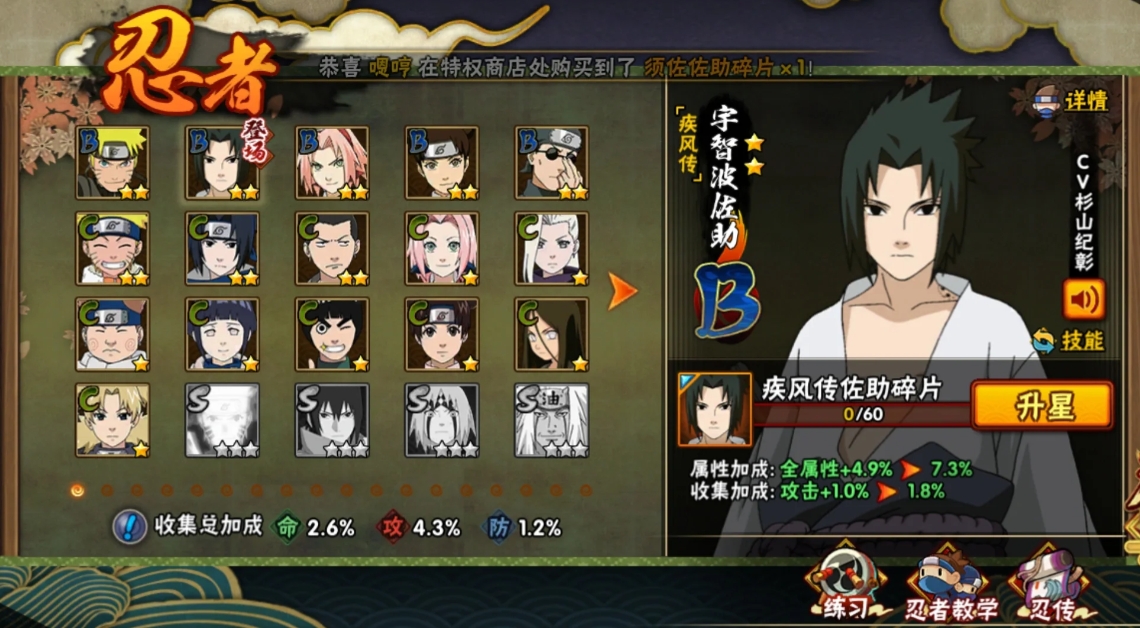Open the 详情 details panel
Screen dimensions: 1140x628
click(x=1072, y=100)
